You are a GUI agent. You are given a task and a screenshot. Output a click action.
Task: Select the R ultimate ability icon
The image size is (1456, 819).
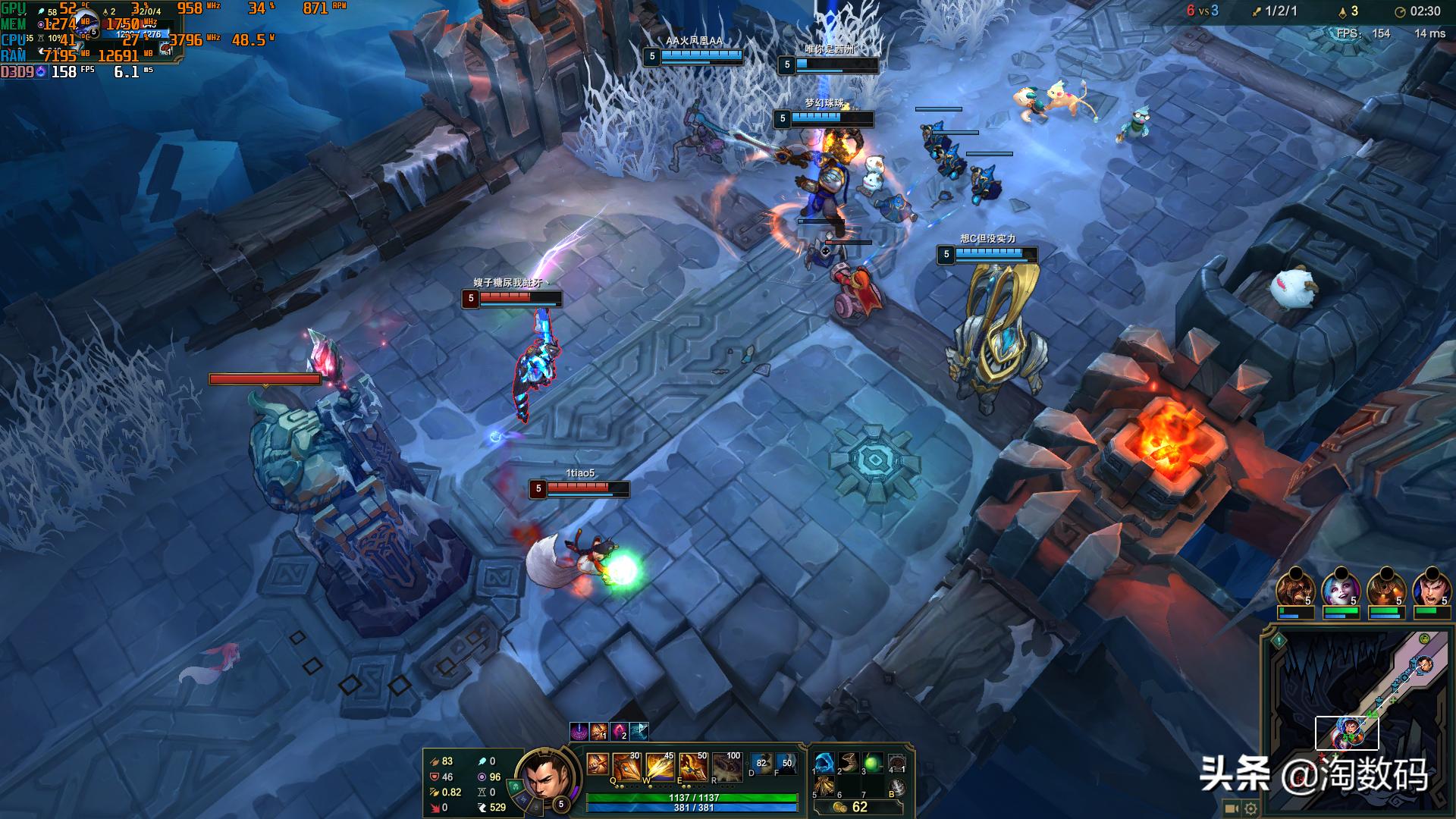tap(726, 768)
